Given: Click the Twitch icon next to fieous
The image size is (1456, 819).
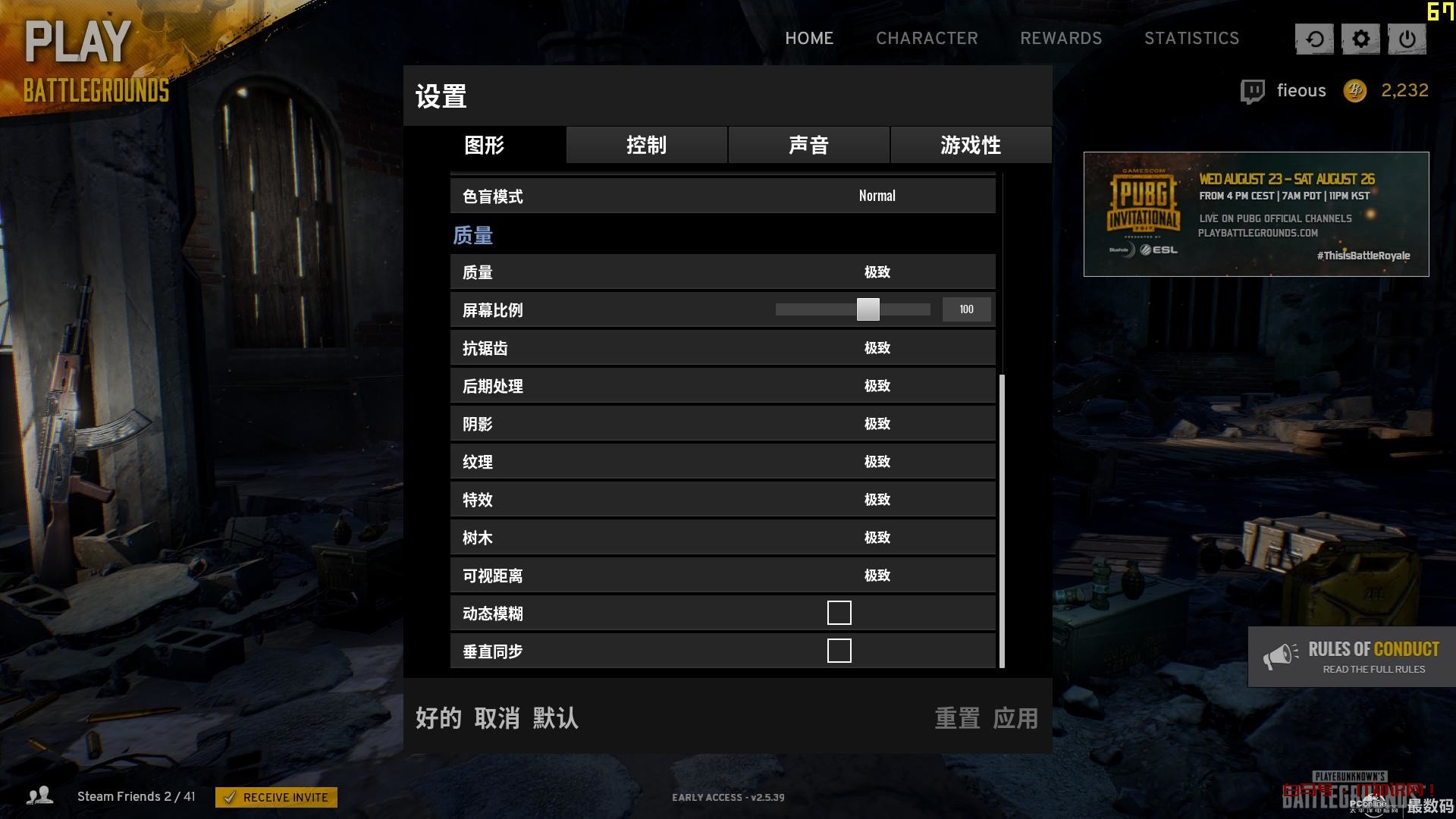Looking at the screenshot, I should click(x=1251, y=90).
